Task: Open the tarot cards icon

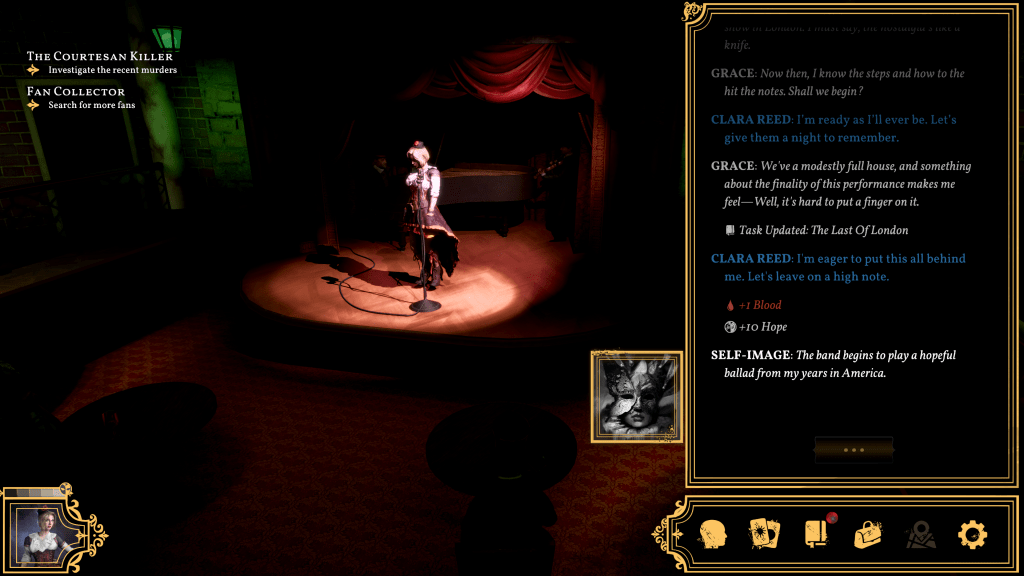Action: coord(764,534)
